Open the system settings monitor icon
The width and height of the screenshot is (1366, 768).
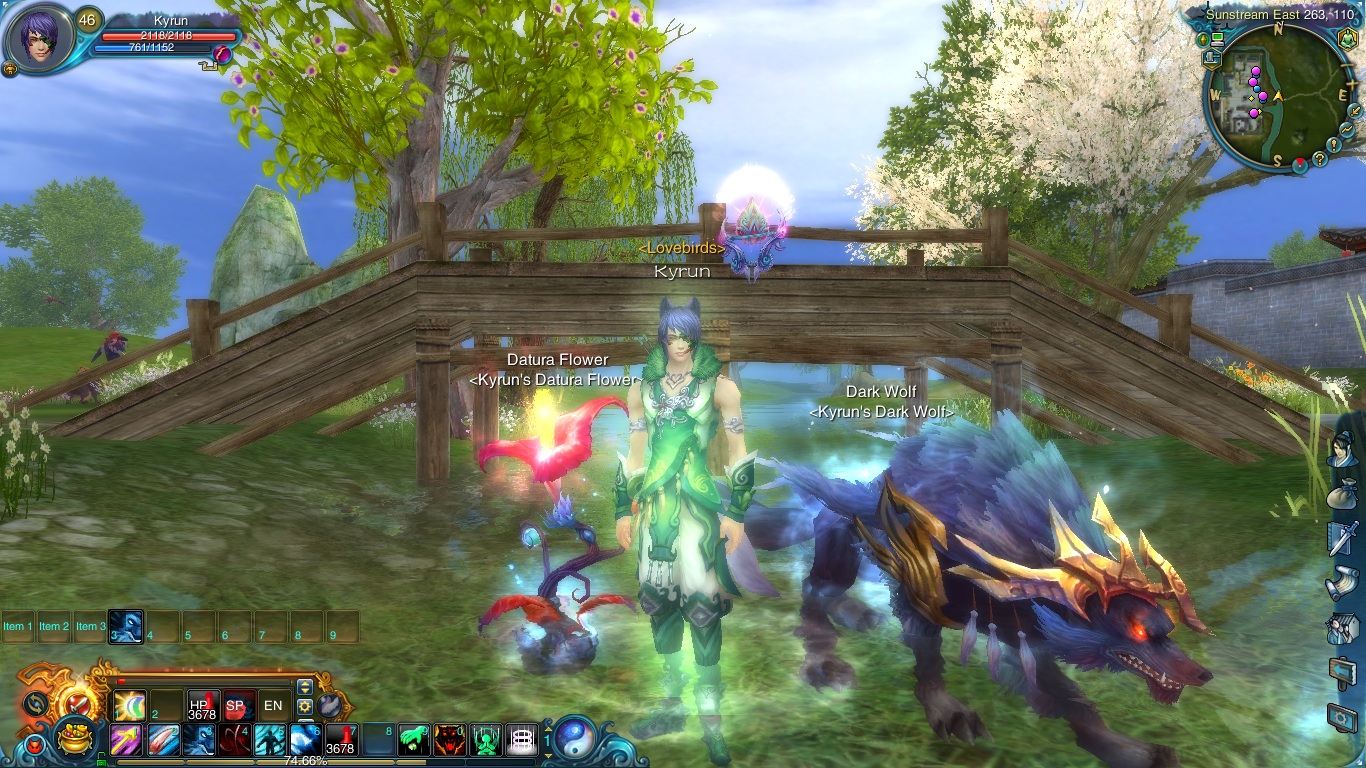pyautogui.click(x=1342, y=715)
